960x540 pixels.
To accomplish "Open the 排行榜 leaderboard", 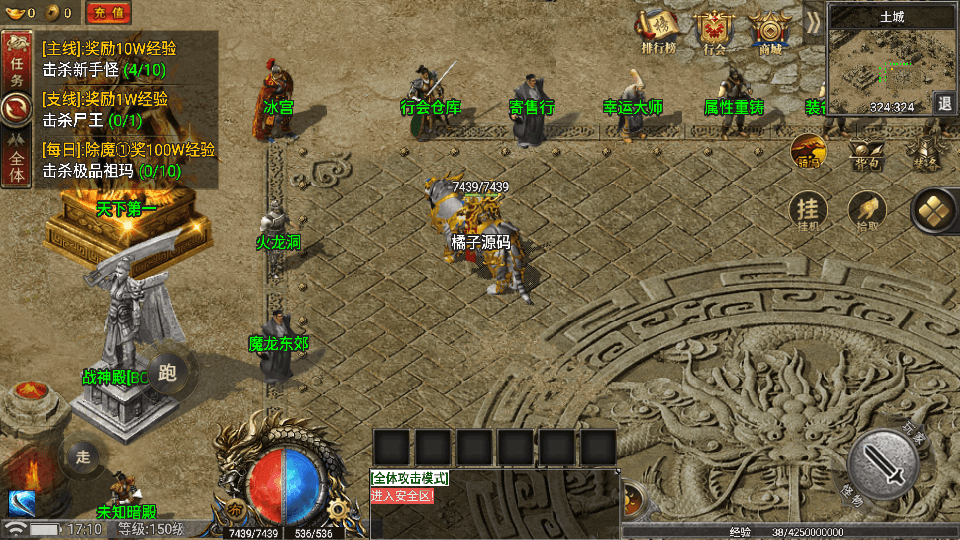I will point(658,31).
